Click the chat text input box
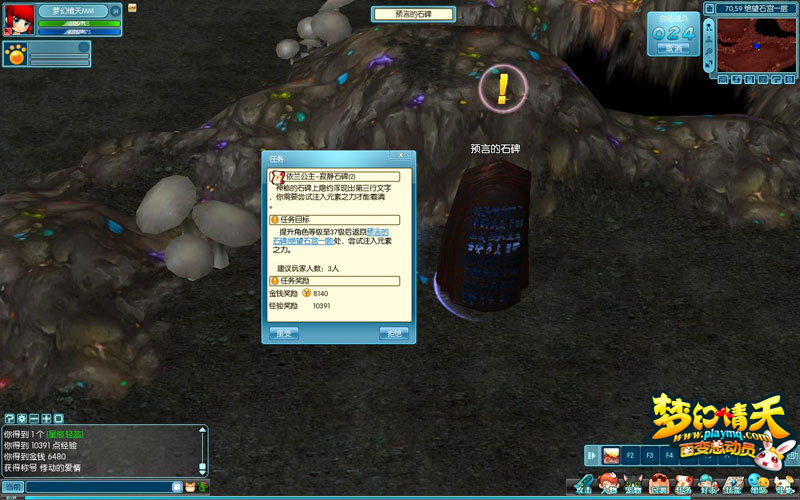The height and width of the screenshot is (500, 800). [100, 487]
